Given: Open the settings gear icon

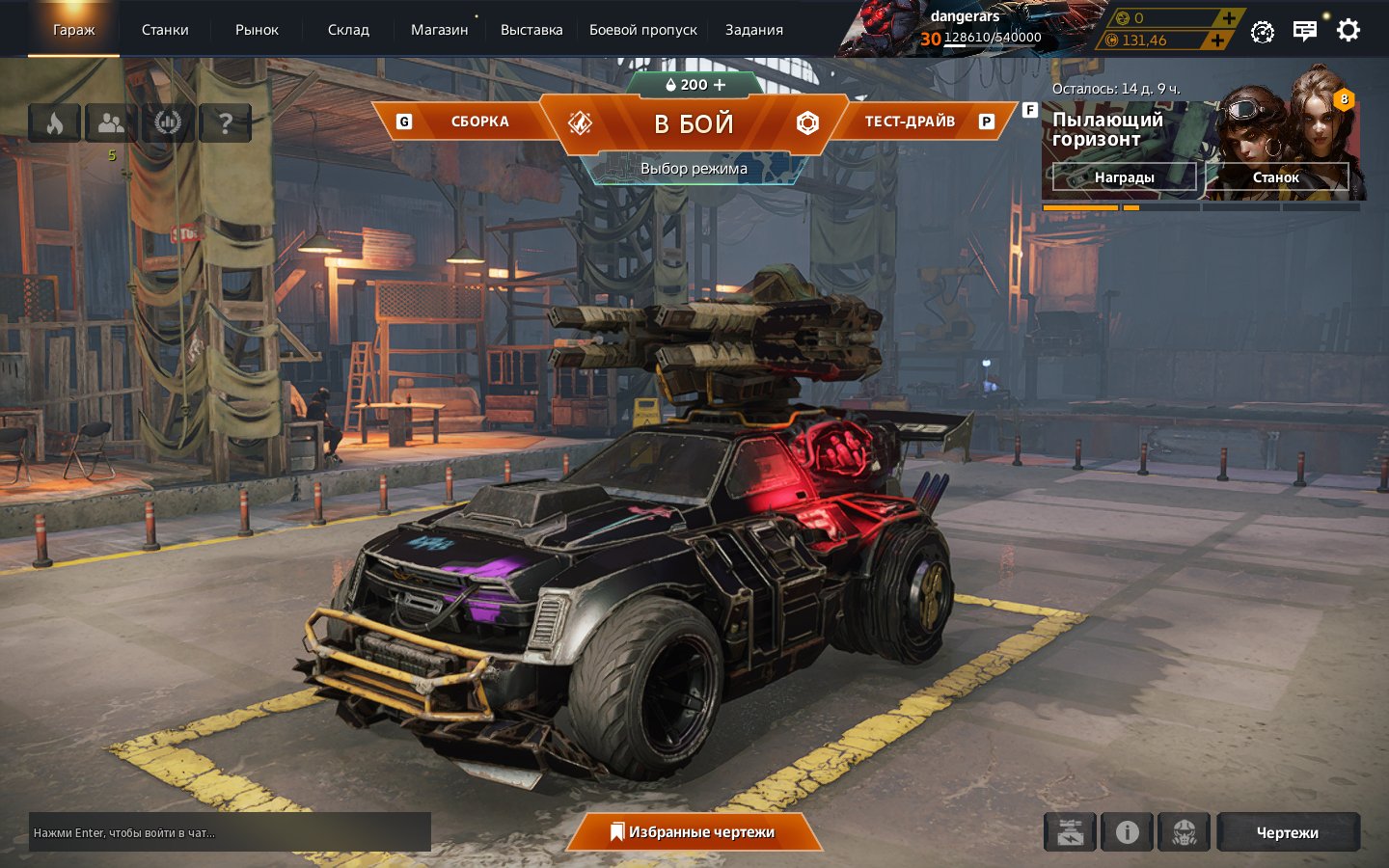Looking at the screenshot, I should click(x=1348, y=30).
